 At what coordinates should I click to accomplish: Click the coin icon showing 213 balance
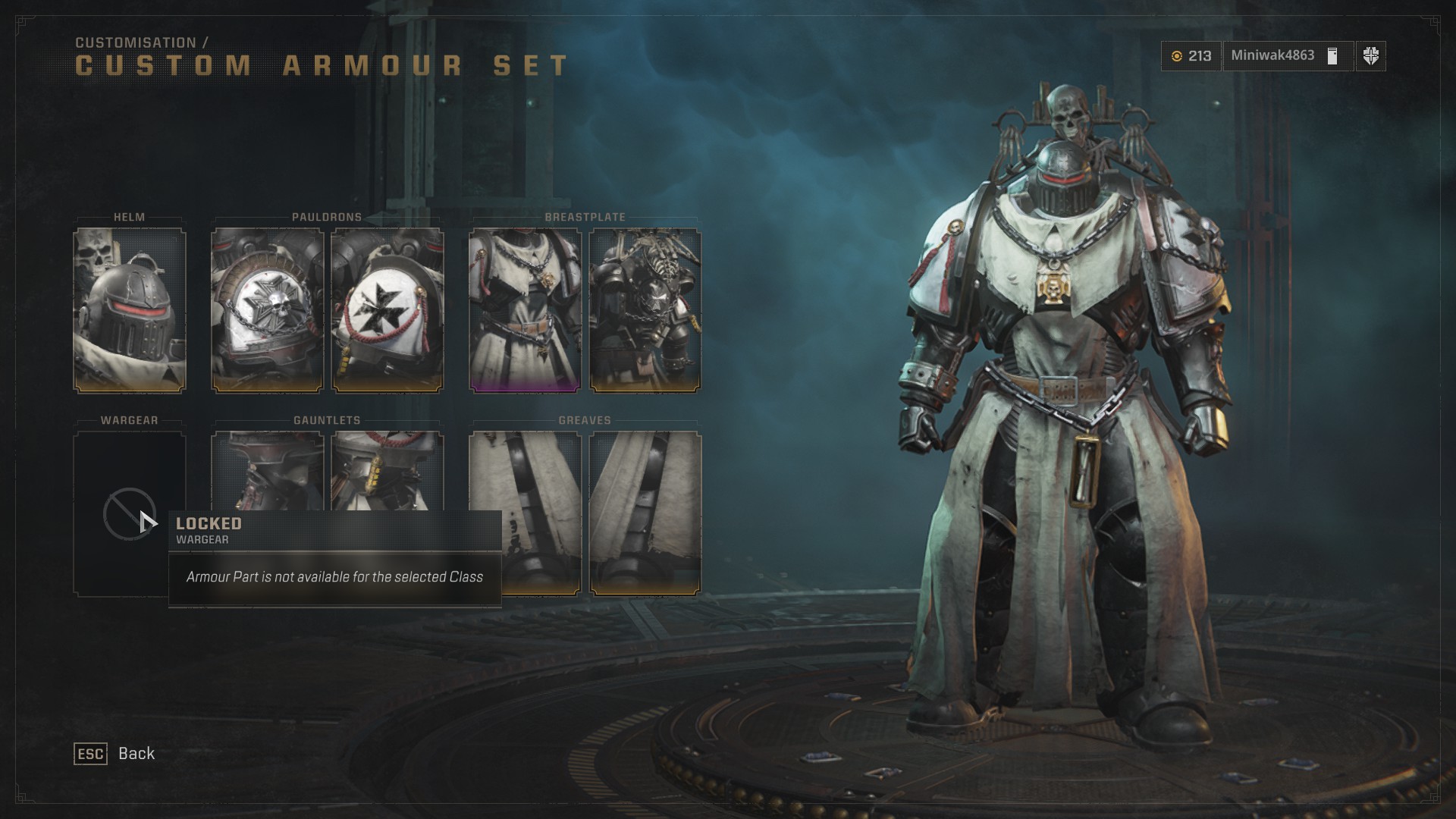[1178, 56]
